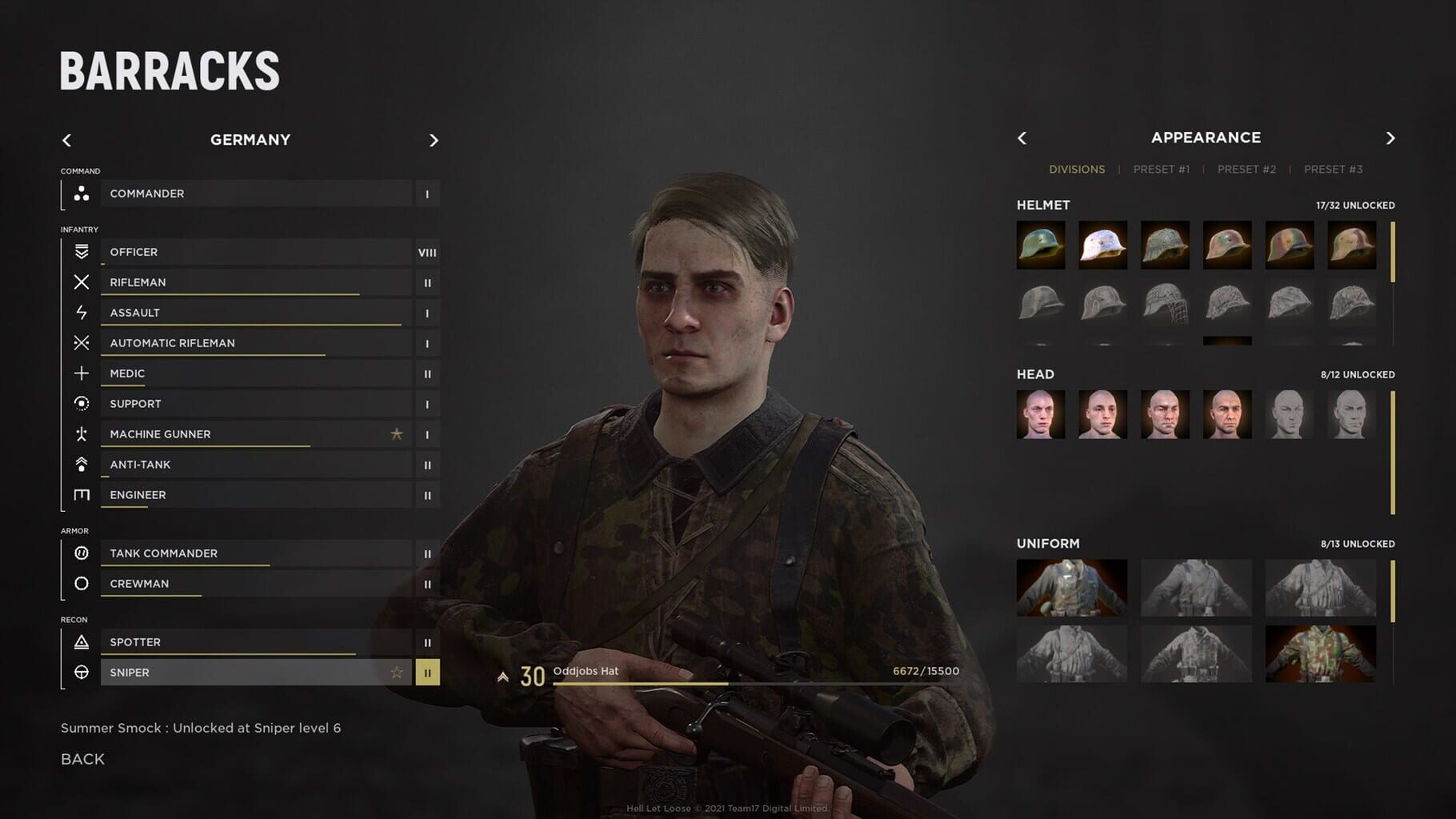
Task: Open the PRESET #3 tab
Action: pyautogui.click(x=1333, y=169)
